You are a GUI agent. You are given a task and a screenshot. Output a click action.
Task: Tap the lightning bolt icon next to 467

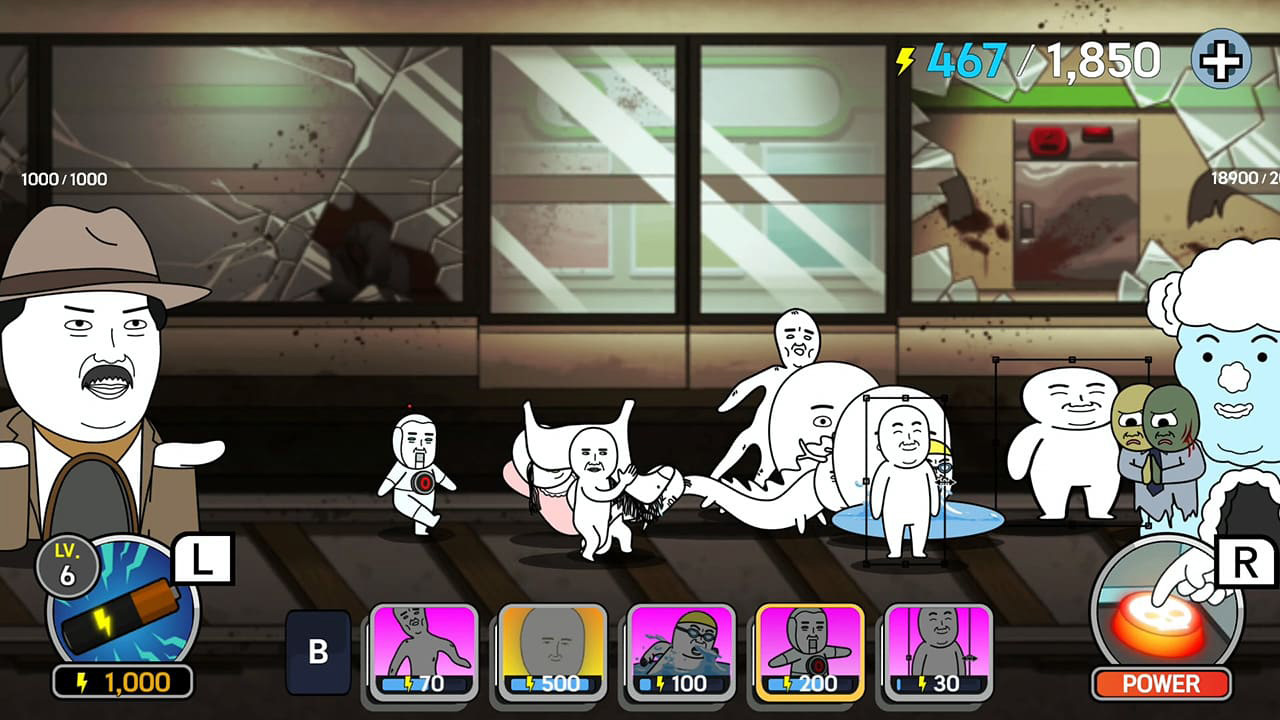[x=903, y=62]
